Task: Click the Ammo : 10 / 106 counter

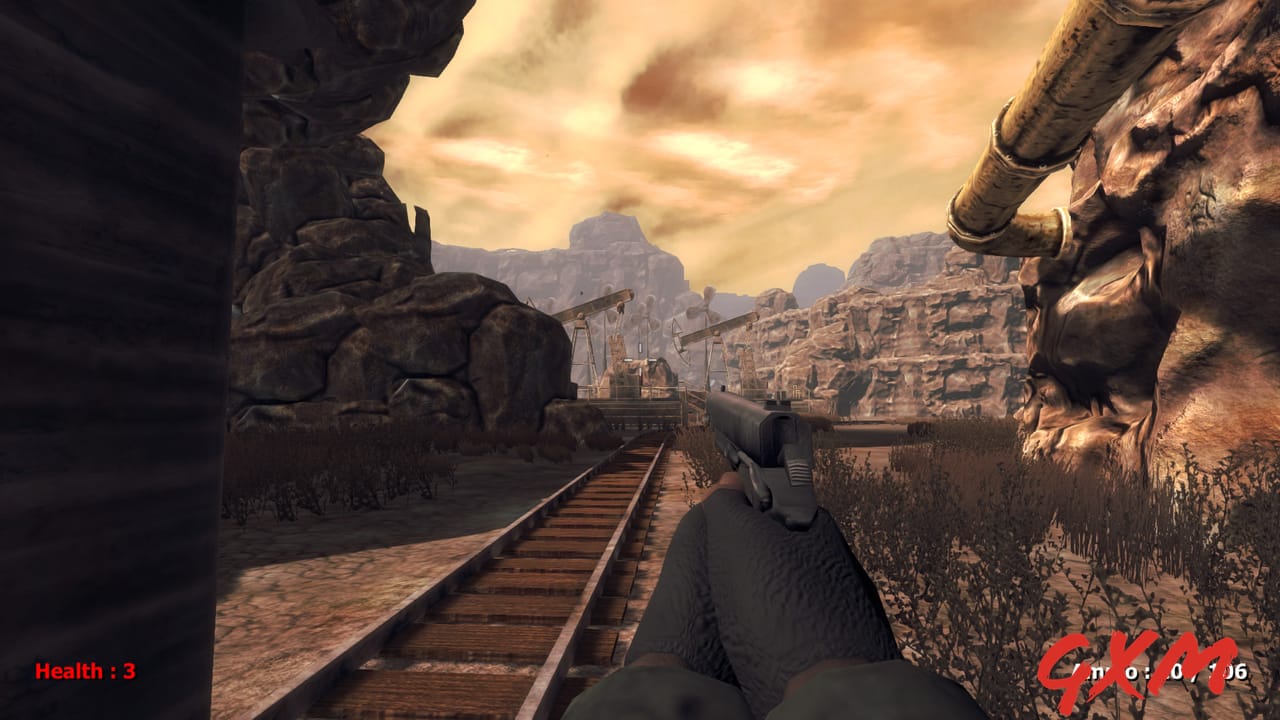Action: coord(1160,672)
